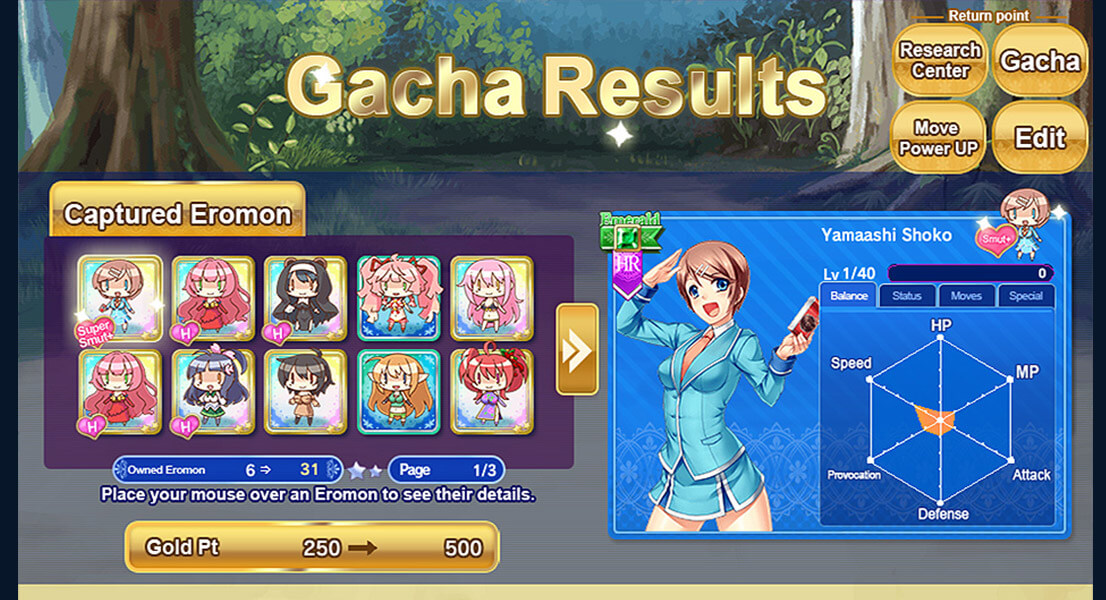Pick the short black-haired Eromon in brown

[x=306, y=391]
